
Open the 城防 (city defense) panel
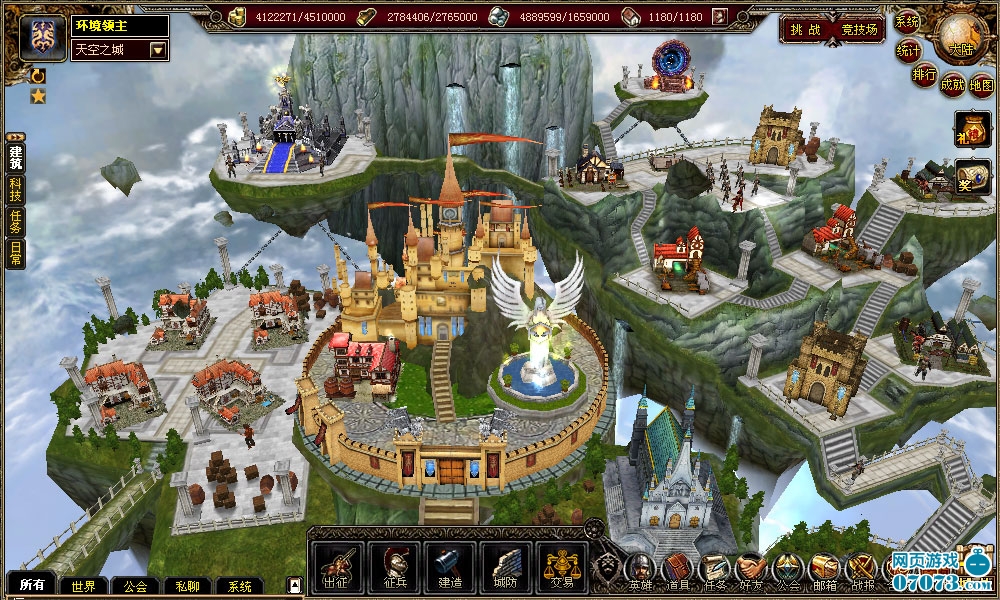[x=506, y=566]
